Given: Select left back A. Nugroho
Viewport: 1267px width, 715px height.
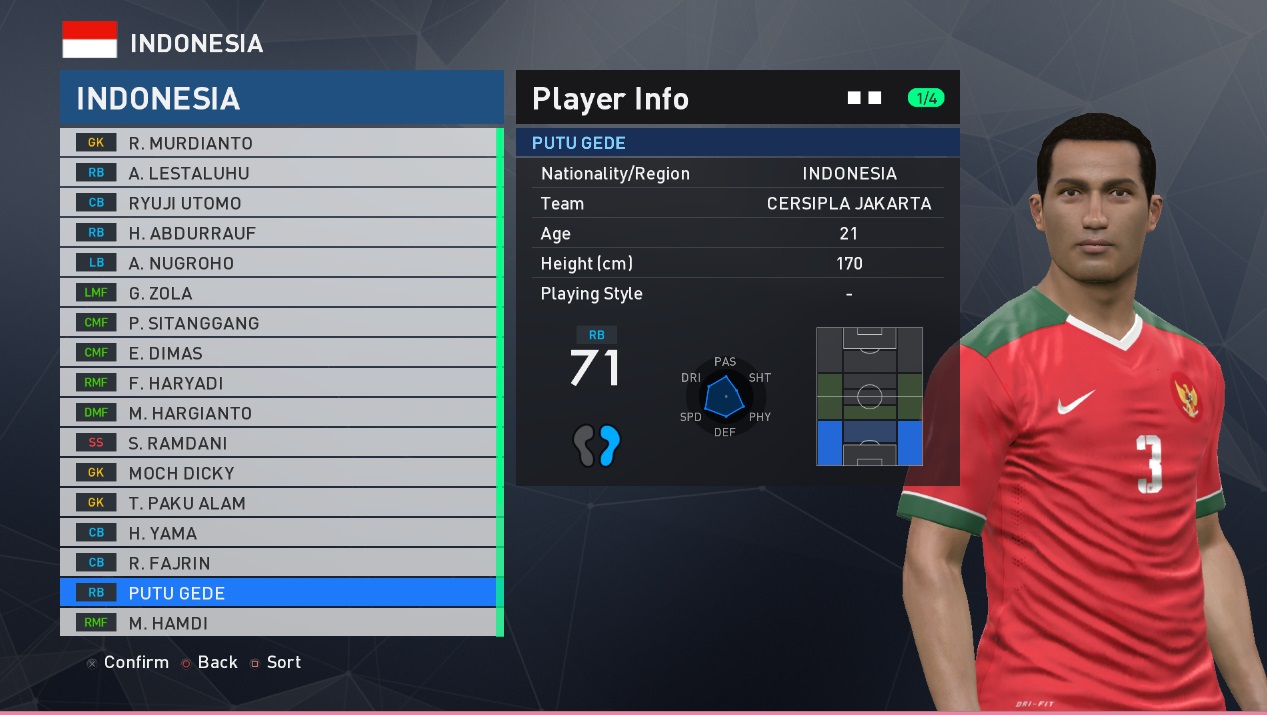Looking at the screenshot, I should point(278,263).
